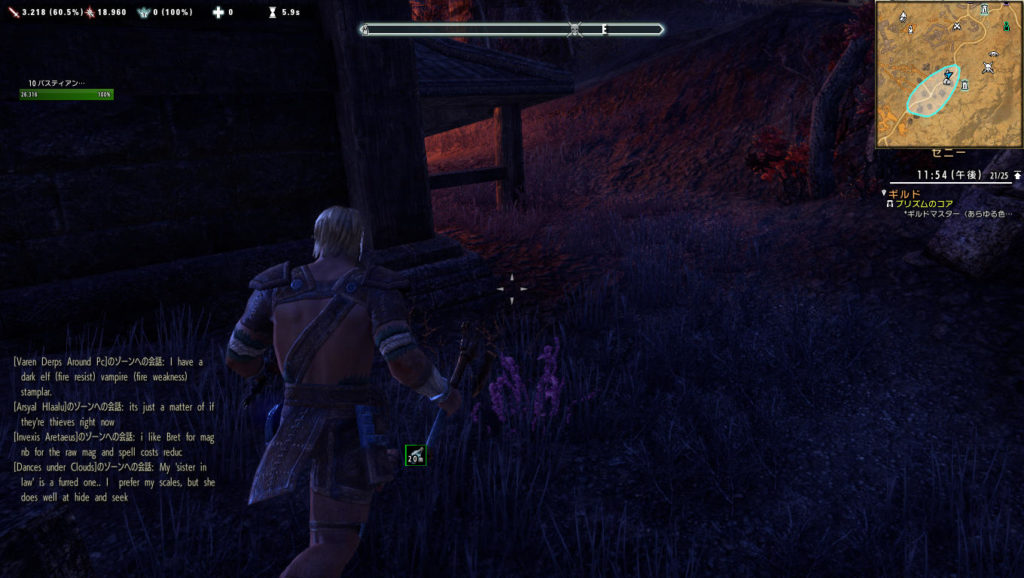Open the minimap in the corner
Viewport: 1024px width, 578px height.
point(948,74)
